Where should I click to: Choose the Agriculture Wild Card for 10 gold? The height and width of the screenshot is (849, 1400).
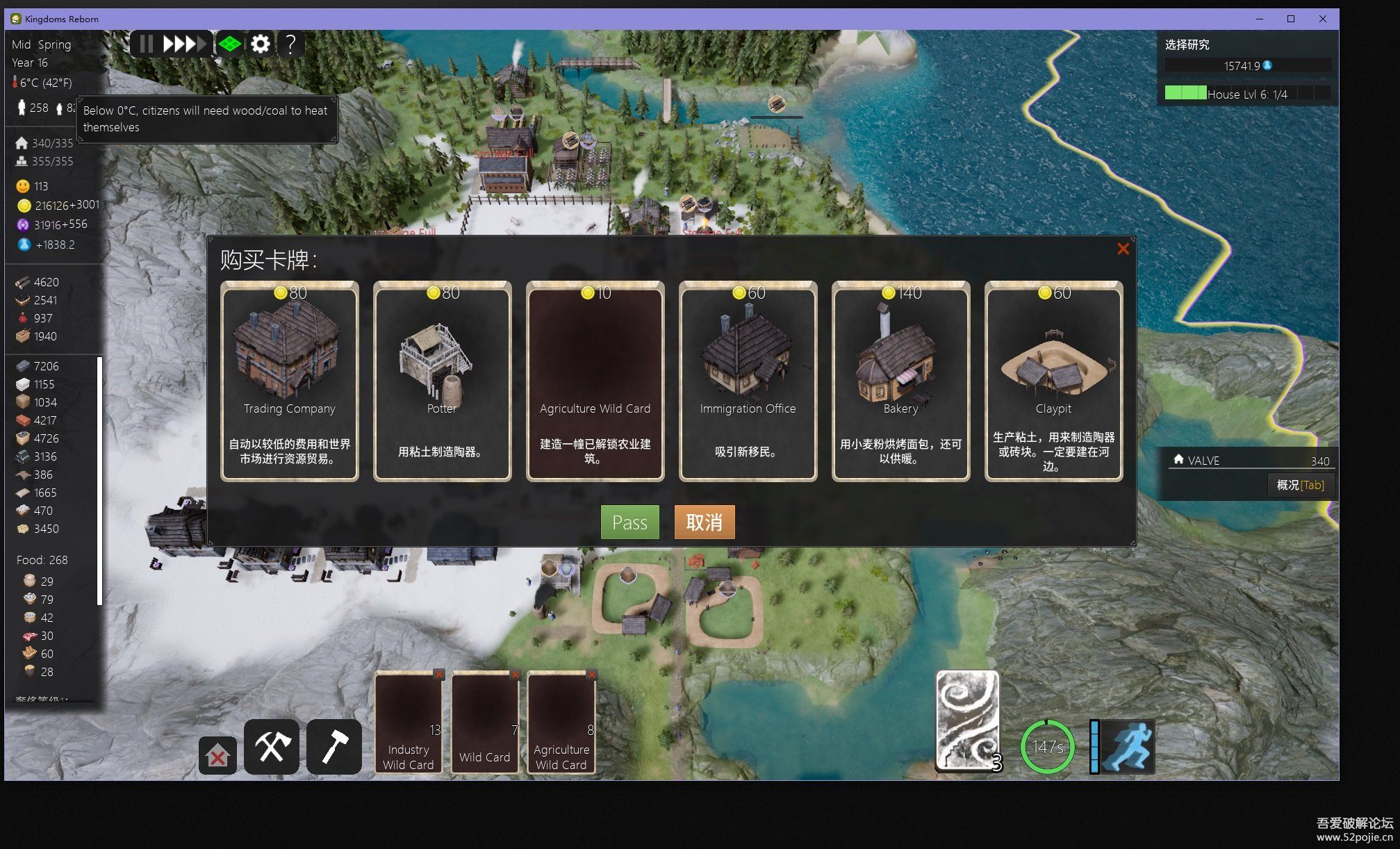tap(595, 381)
